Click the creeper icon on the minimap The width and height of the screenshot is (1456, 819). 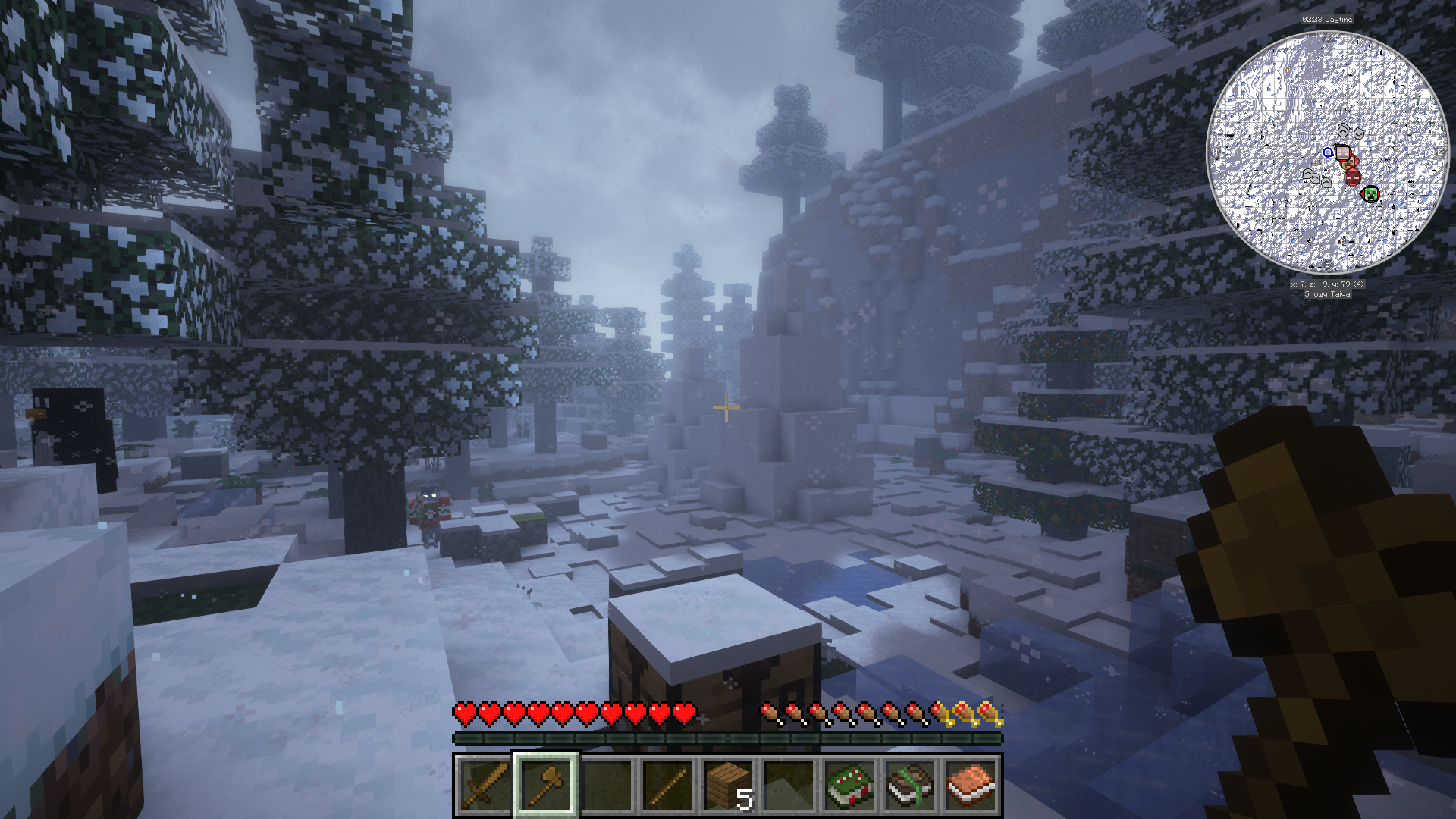pyautogui.click(x=1372, y=193)
